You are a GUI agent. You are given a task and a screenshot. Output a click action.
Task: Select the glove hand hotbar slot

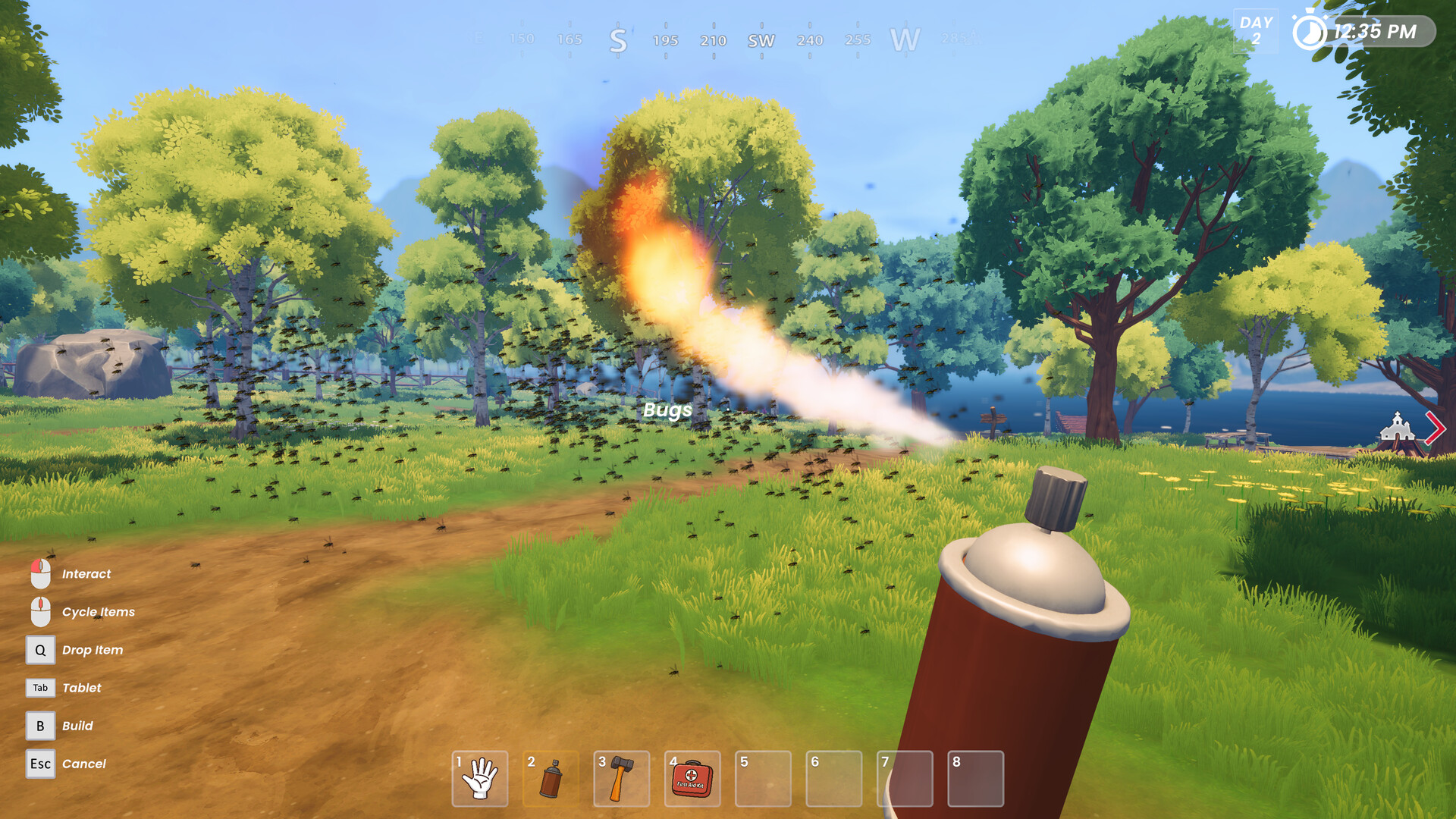point(480,779)
